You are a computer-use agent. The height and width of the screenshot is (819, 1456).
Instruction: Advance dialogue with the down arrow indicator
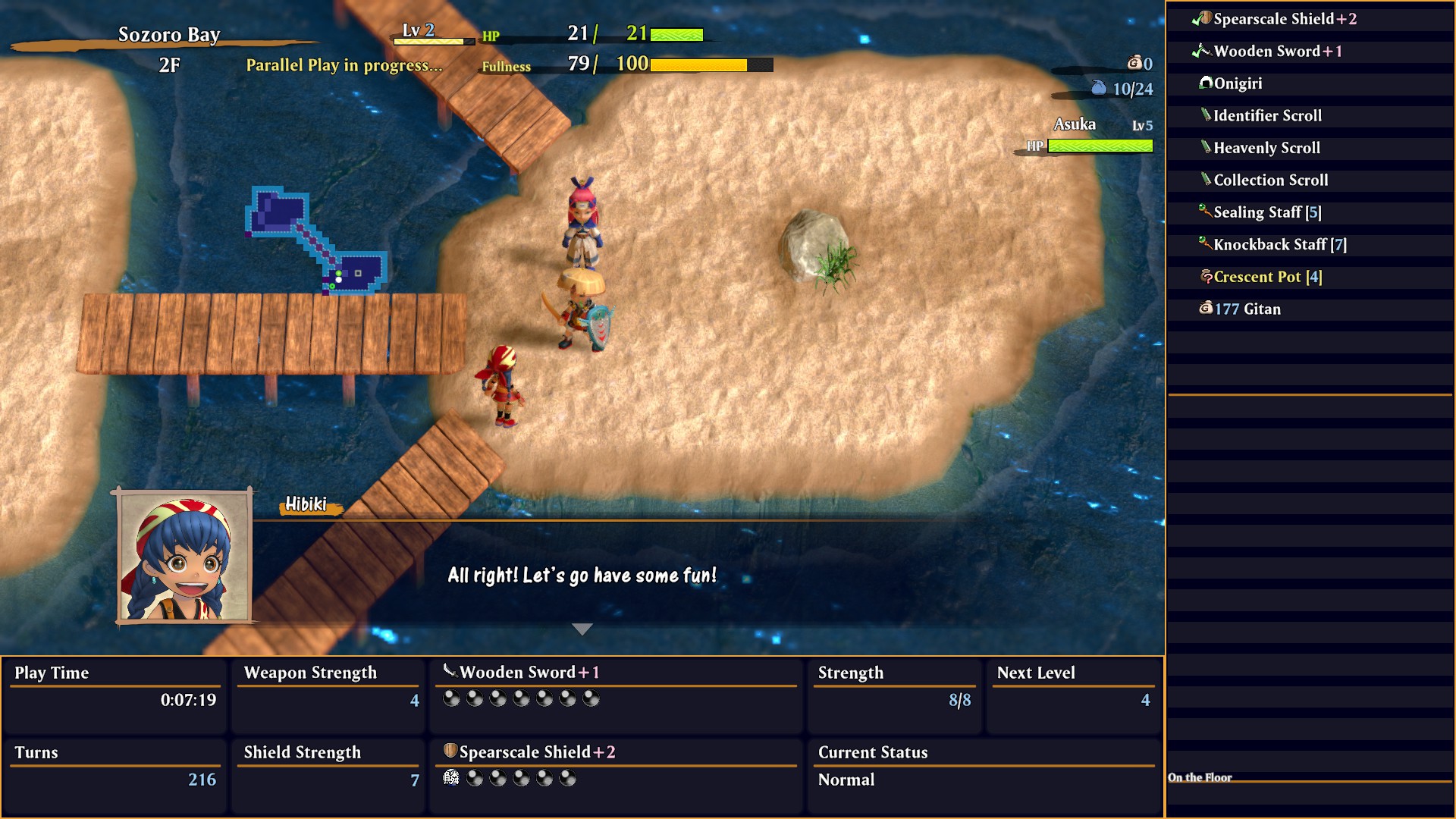point(582,629)
